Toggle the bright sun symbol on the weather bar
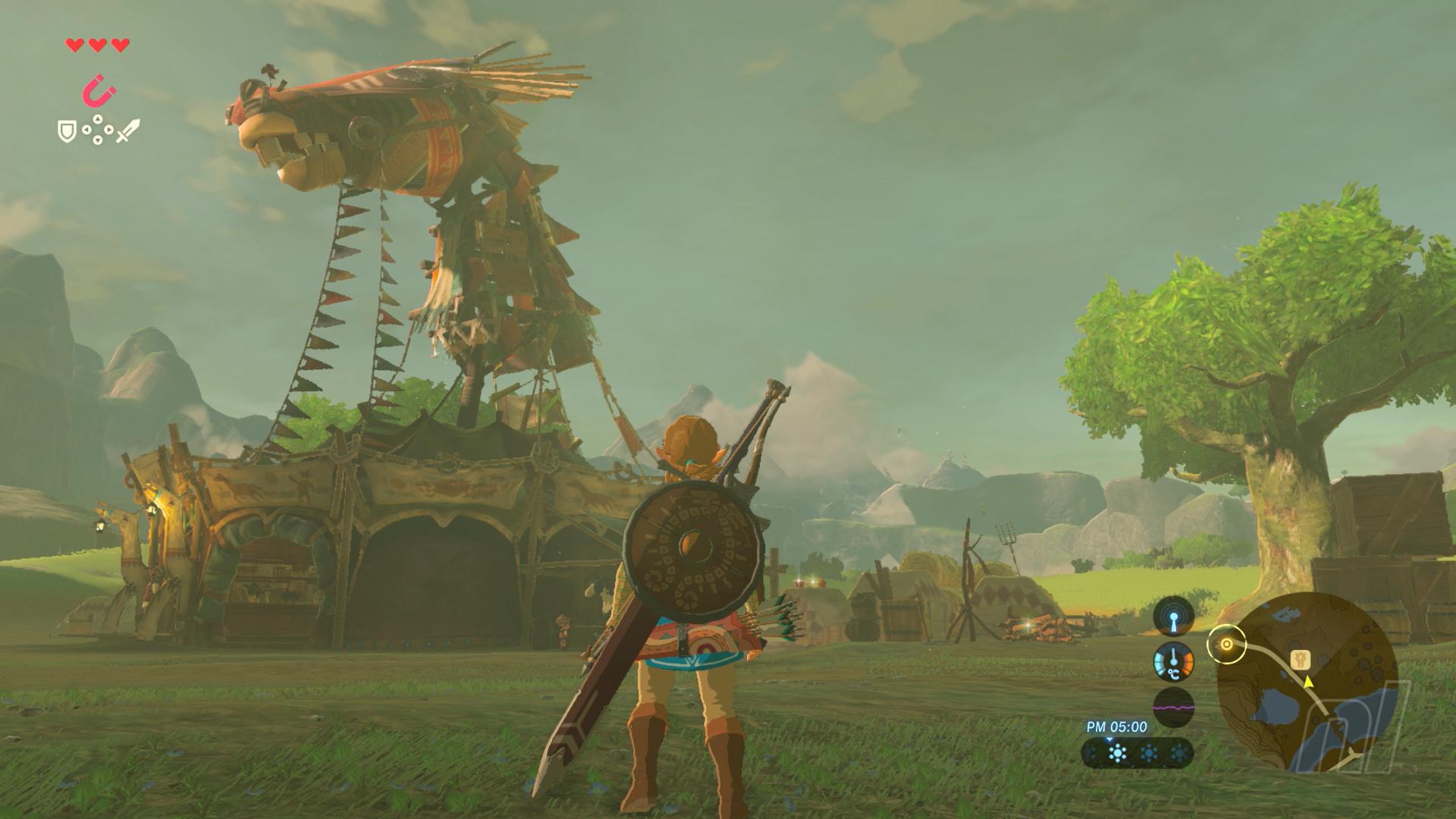The height and width of the screenshot is (819, 1456). [x=1118, y=752]
